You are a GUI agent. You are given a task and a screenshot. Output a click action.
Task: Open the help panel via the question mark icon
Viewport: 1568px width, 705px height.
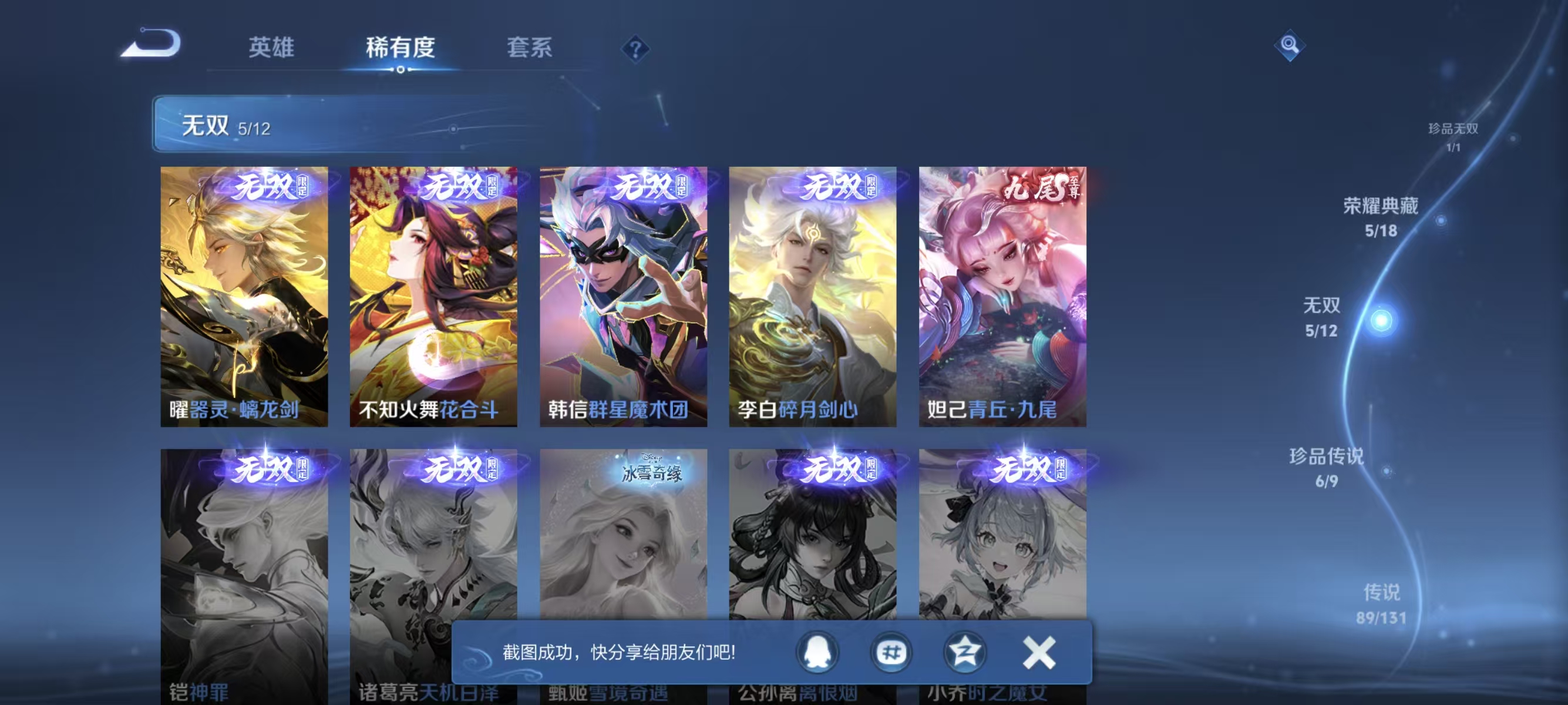pos(635,49)
